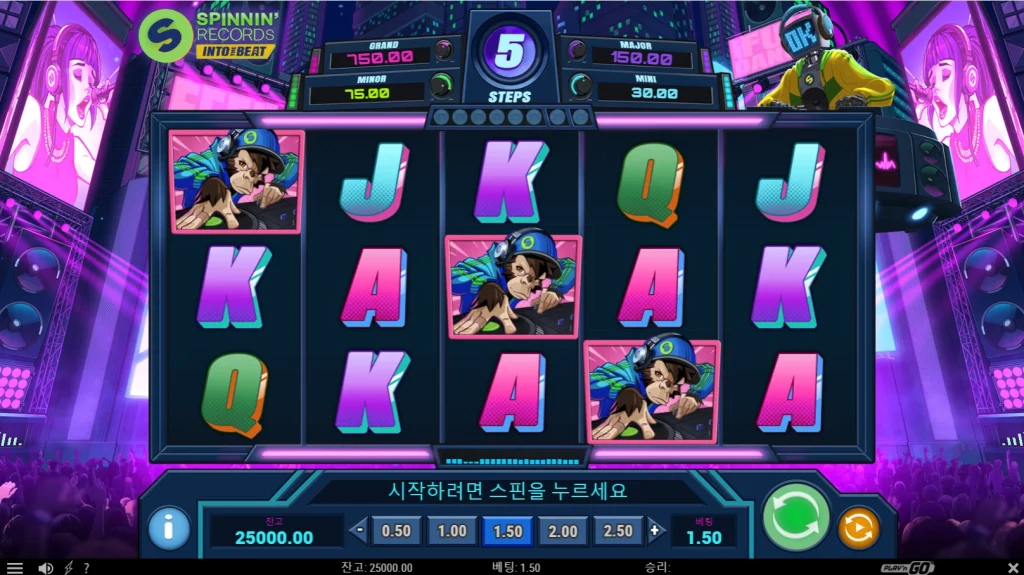Choose the 1.00 bet amount
This screenshot has height=575, width=1024.
click(x=452, y=531)
